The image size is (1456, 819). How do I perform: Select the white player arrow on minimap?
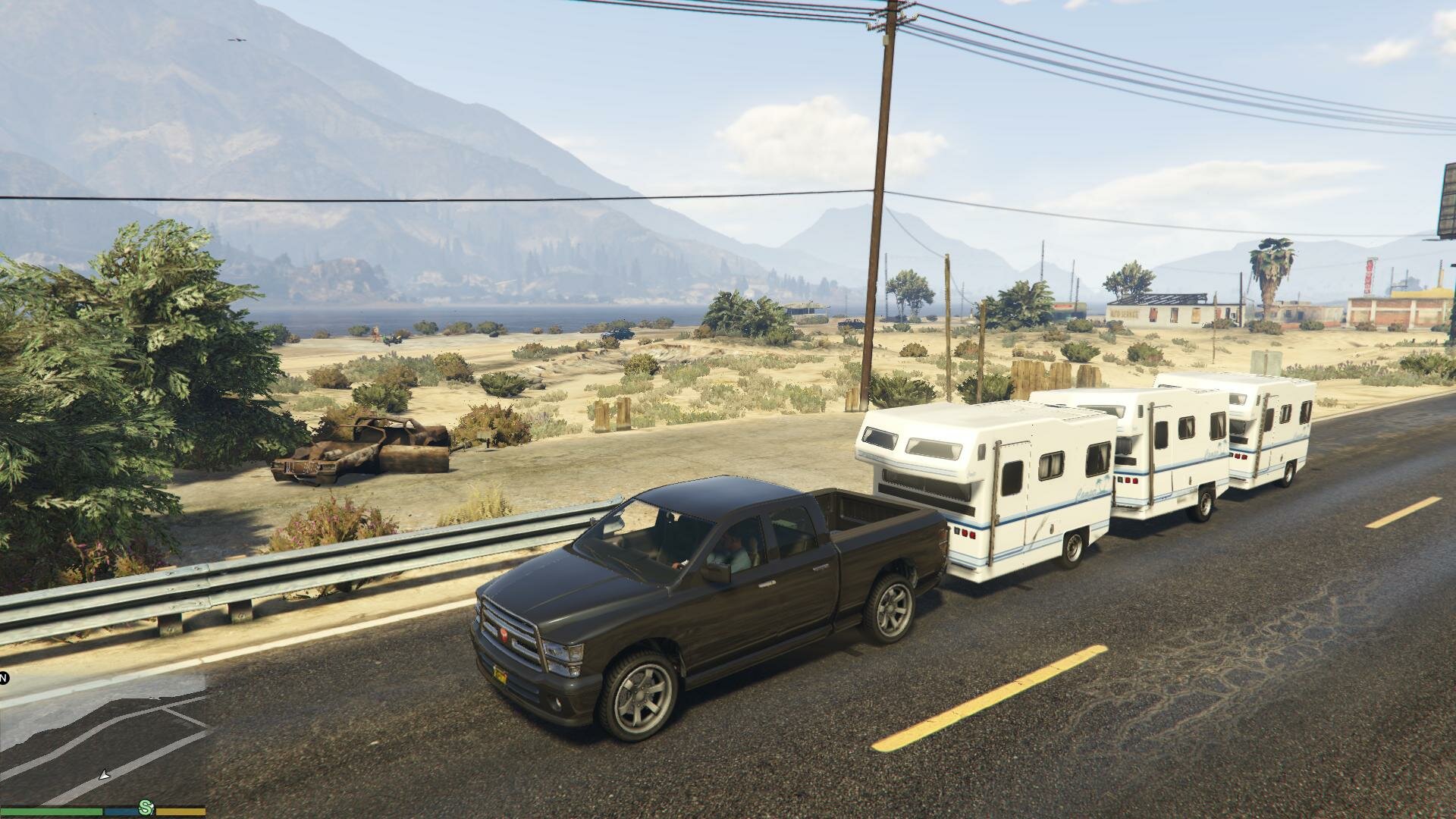click(x=105, y=775)
